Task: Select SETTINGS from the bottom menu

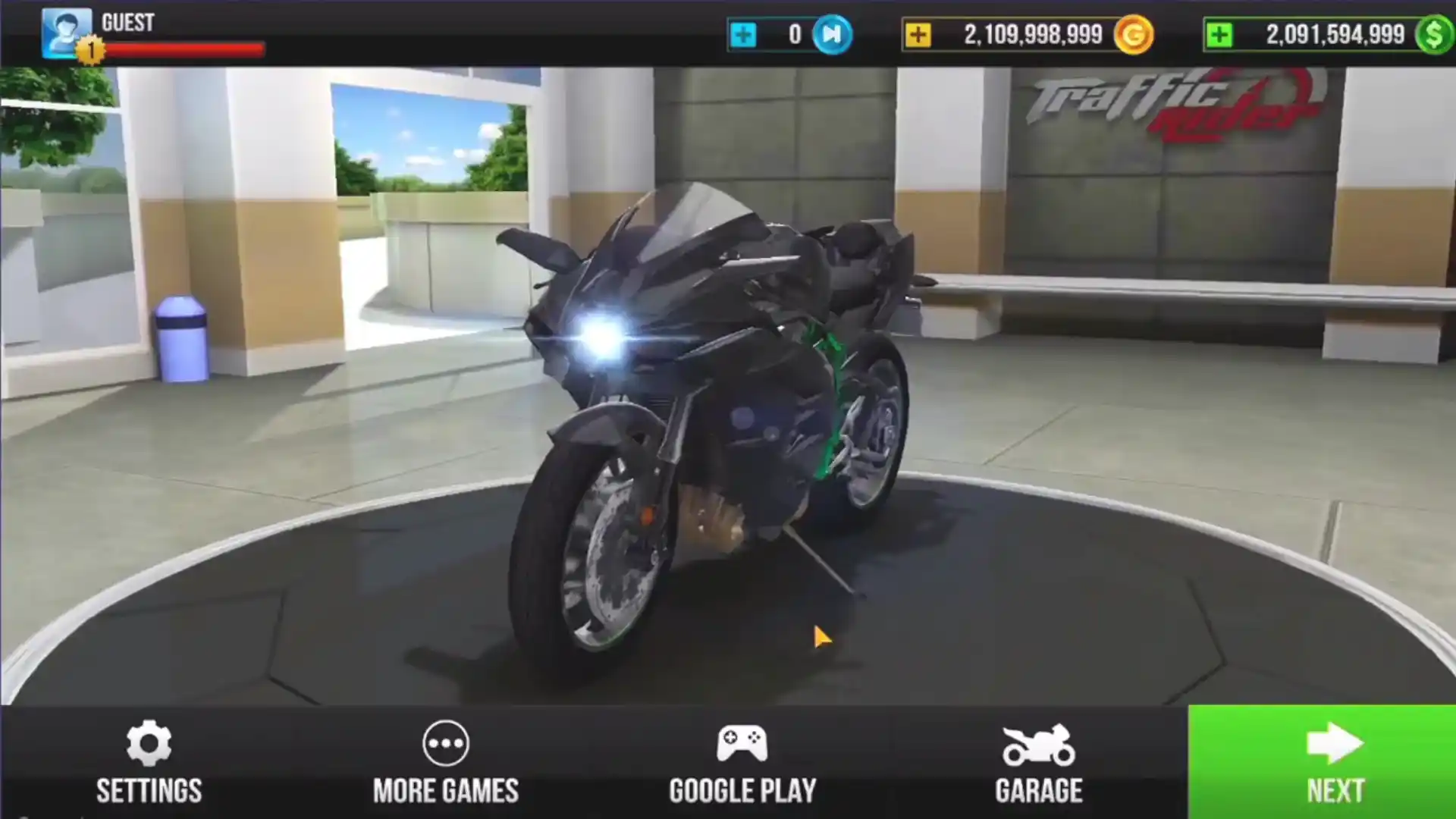Action: pos(149,791)
